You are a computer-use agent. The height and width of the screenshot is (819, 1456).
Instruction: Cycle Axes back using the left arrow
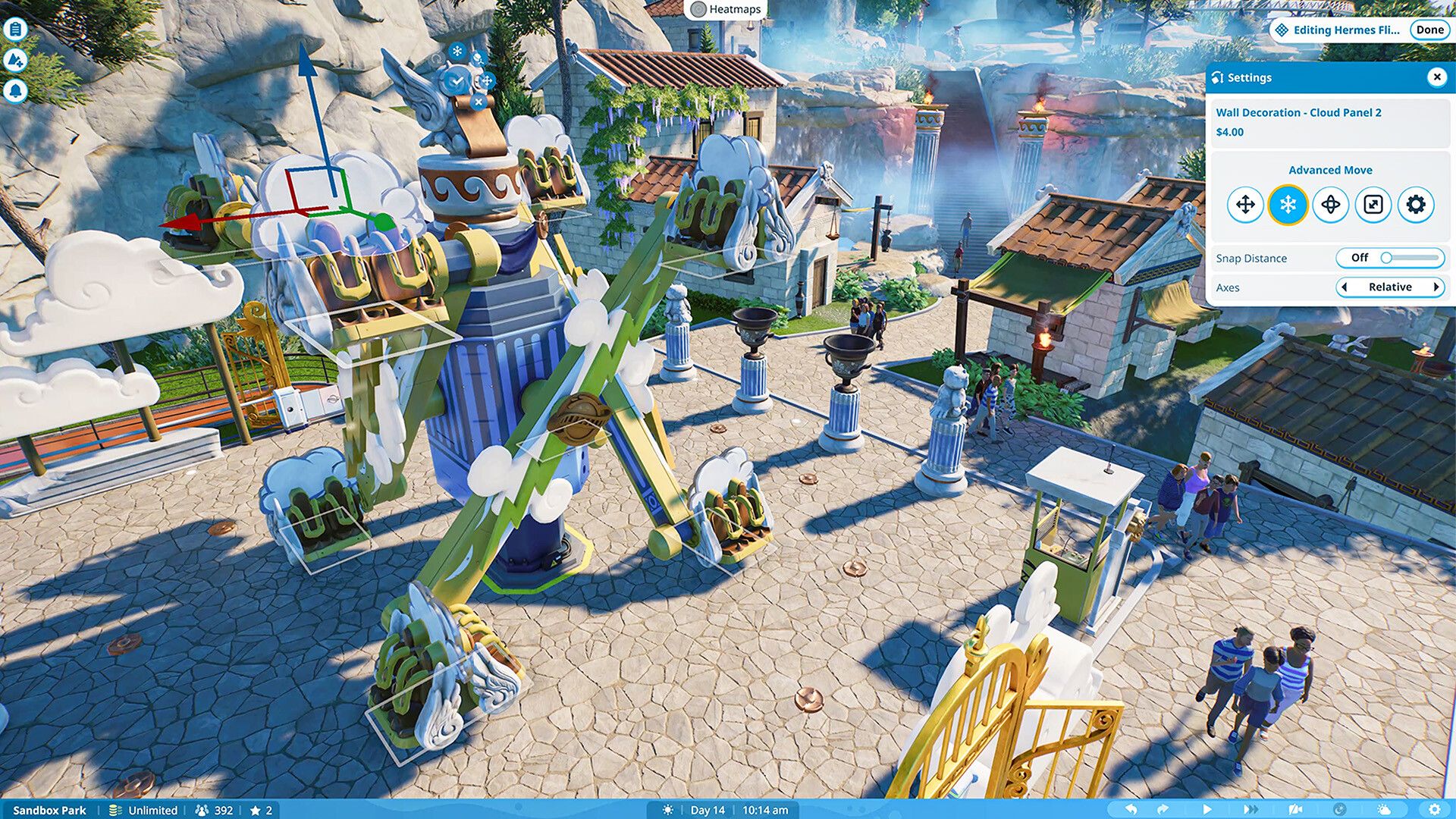[x=1343, y=287]
